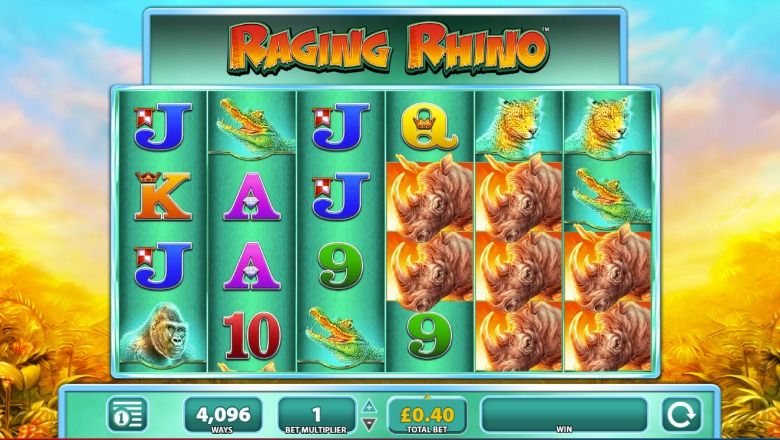Decrease the bet multiplier with the down arrow
780x440 pixels.
(368, 421)
